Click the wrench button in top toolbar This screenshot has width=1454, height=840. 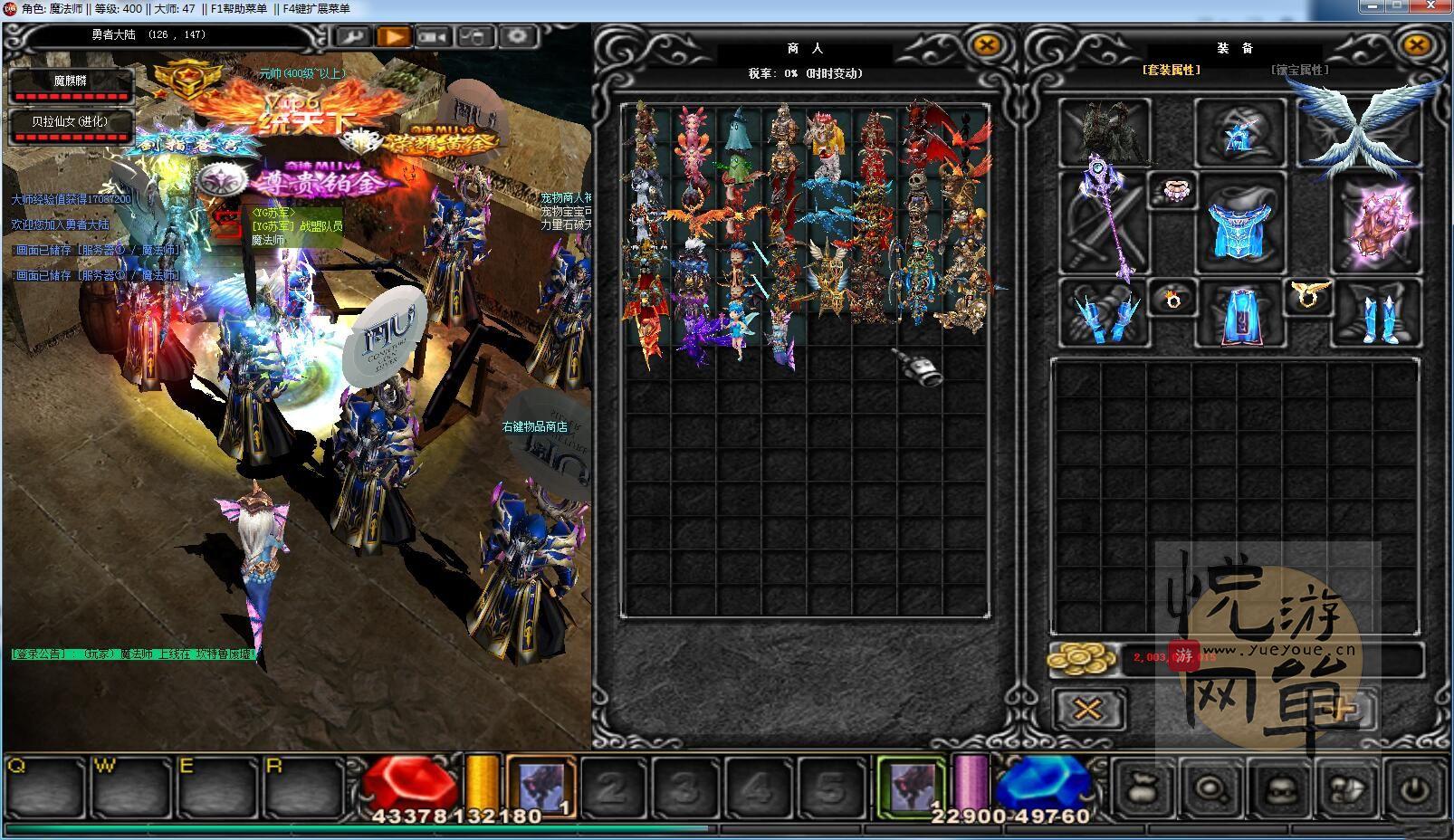point(353,37)
